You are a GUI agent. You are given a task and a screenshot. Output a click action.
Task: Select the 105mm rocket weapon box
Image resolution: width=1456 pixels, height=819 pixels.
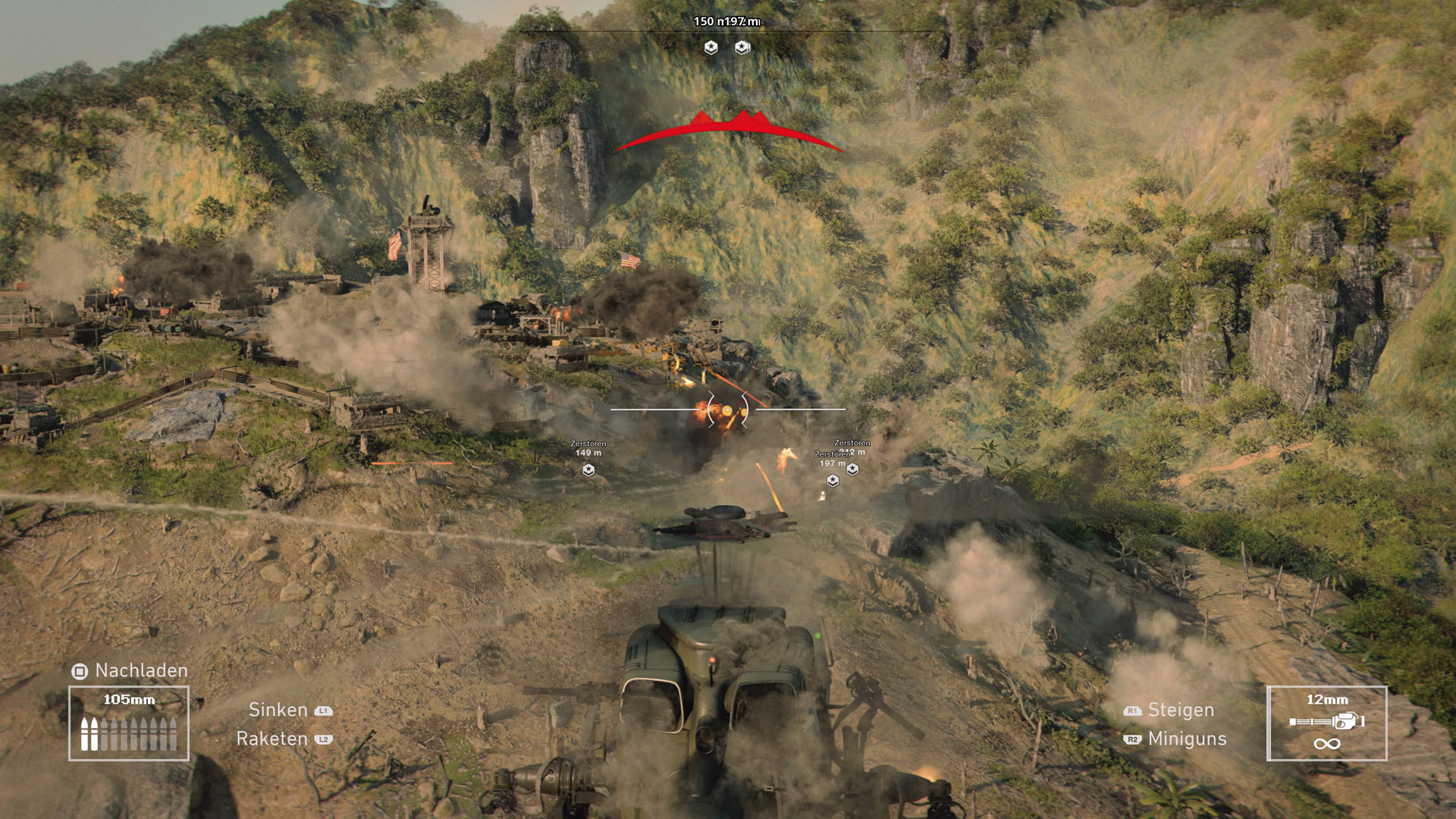click(129, 723)
